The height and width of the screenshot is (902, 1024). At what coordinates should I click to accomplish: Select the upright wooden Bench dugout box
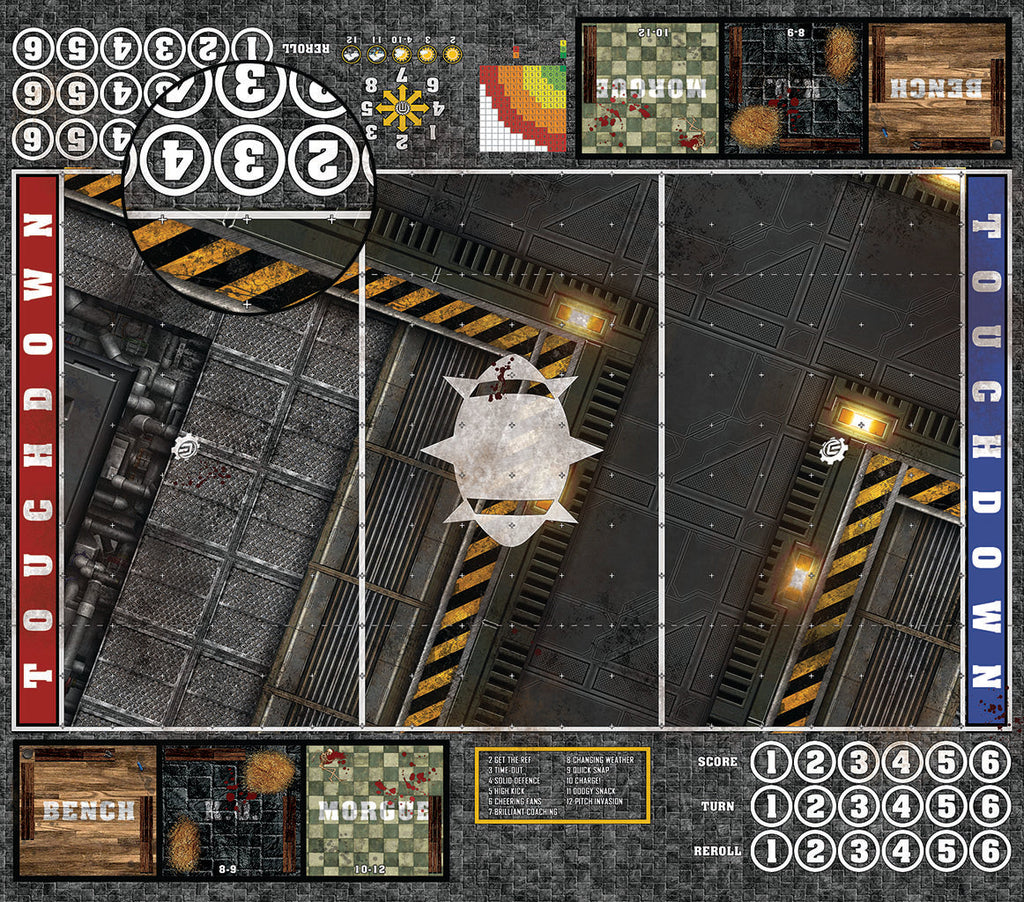(88, 811)
